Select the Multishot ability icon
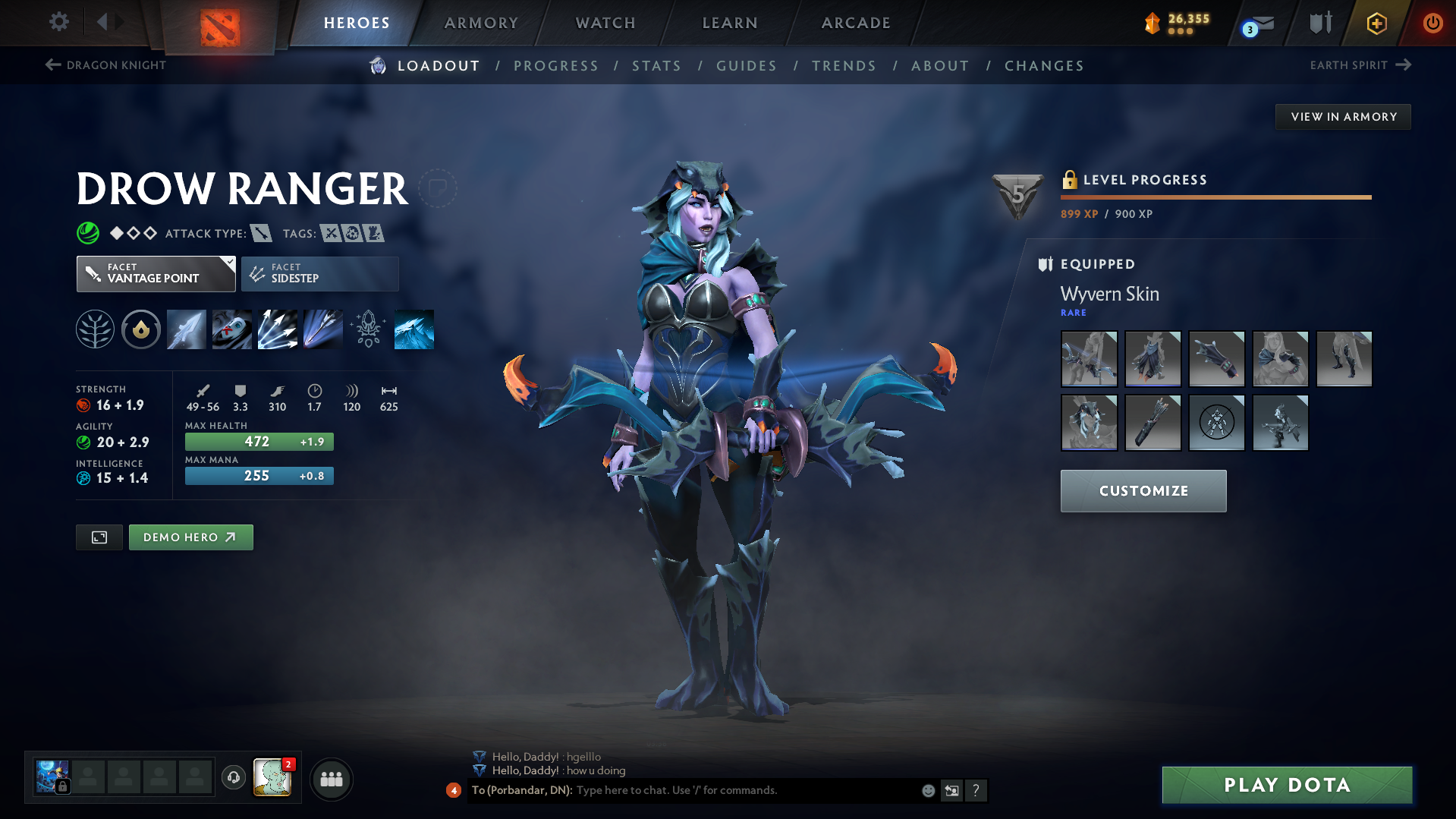The height and width of the screenshot is (819, 1456). (277, 329)
